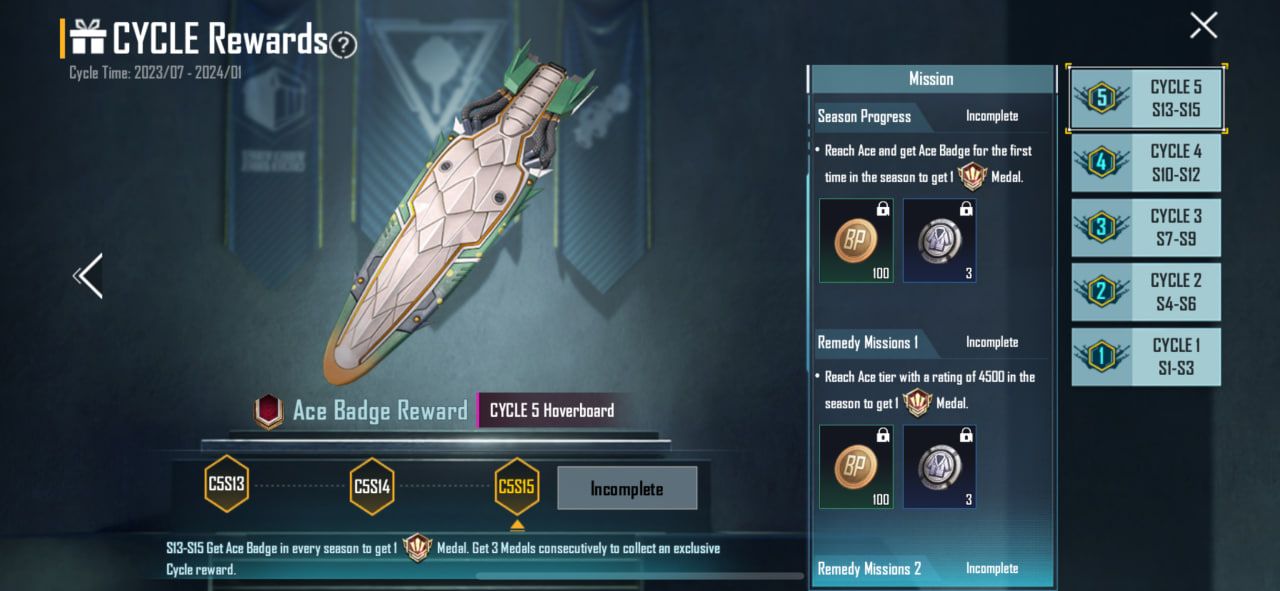This screenshot has height=591, width=1280.
Task: Close the Cycle Rewards screen
Action: click(1203, 25)
